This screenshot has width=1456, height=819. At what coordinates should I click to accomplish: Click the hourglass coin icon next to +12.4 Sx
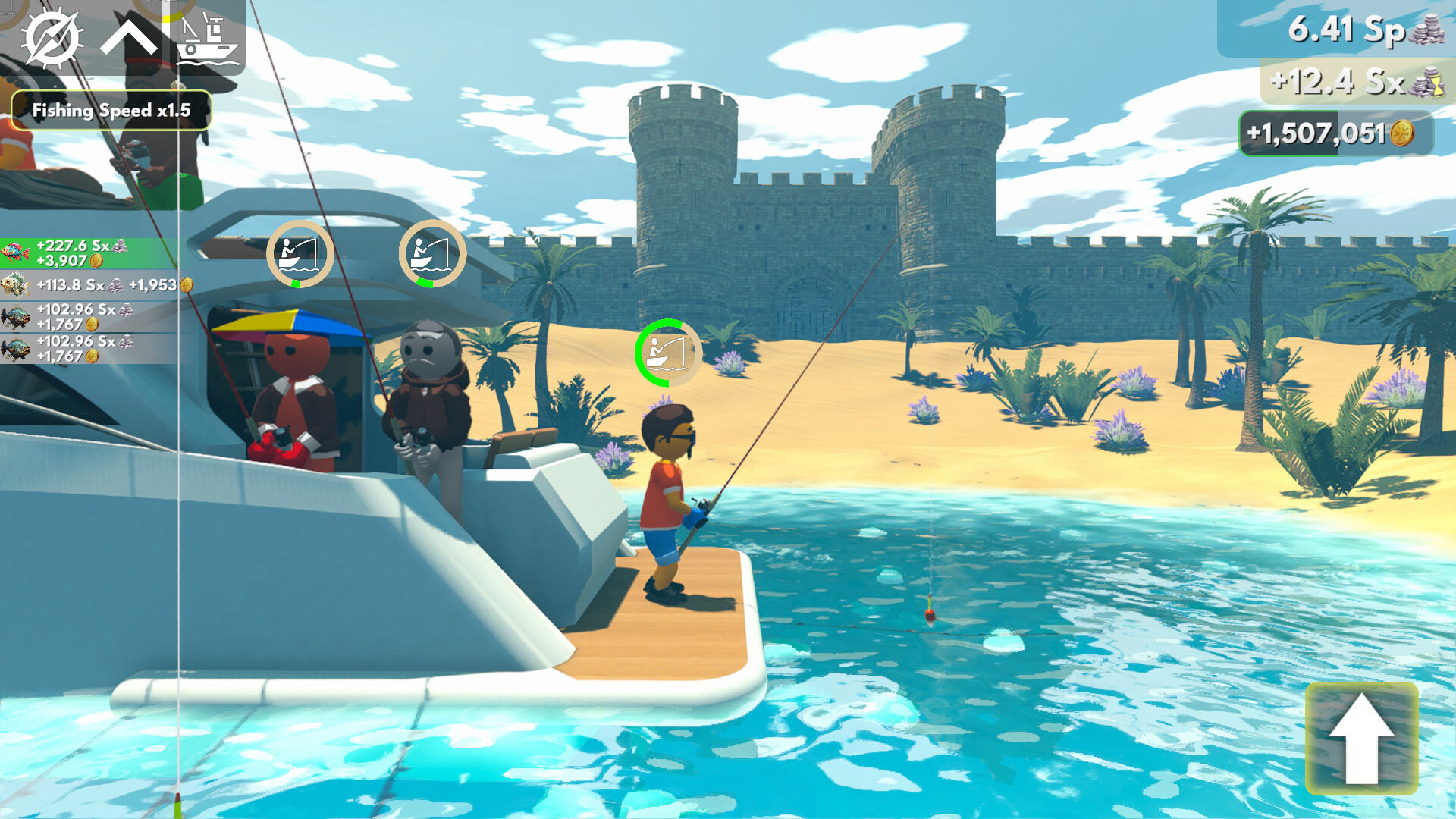pos(1429,86)
